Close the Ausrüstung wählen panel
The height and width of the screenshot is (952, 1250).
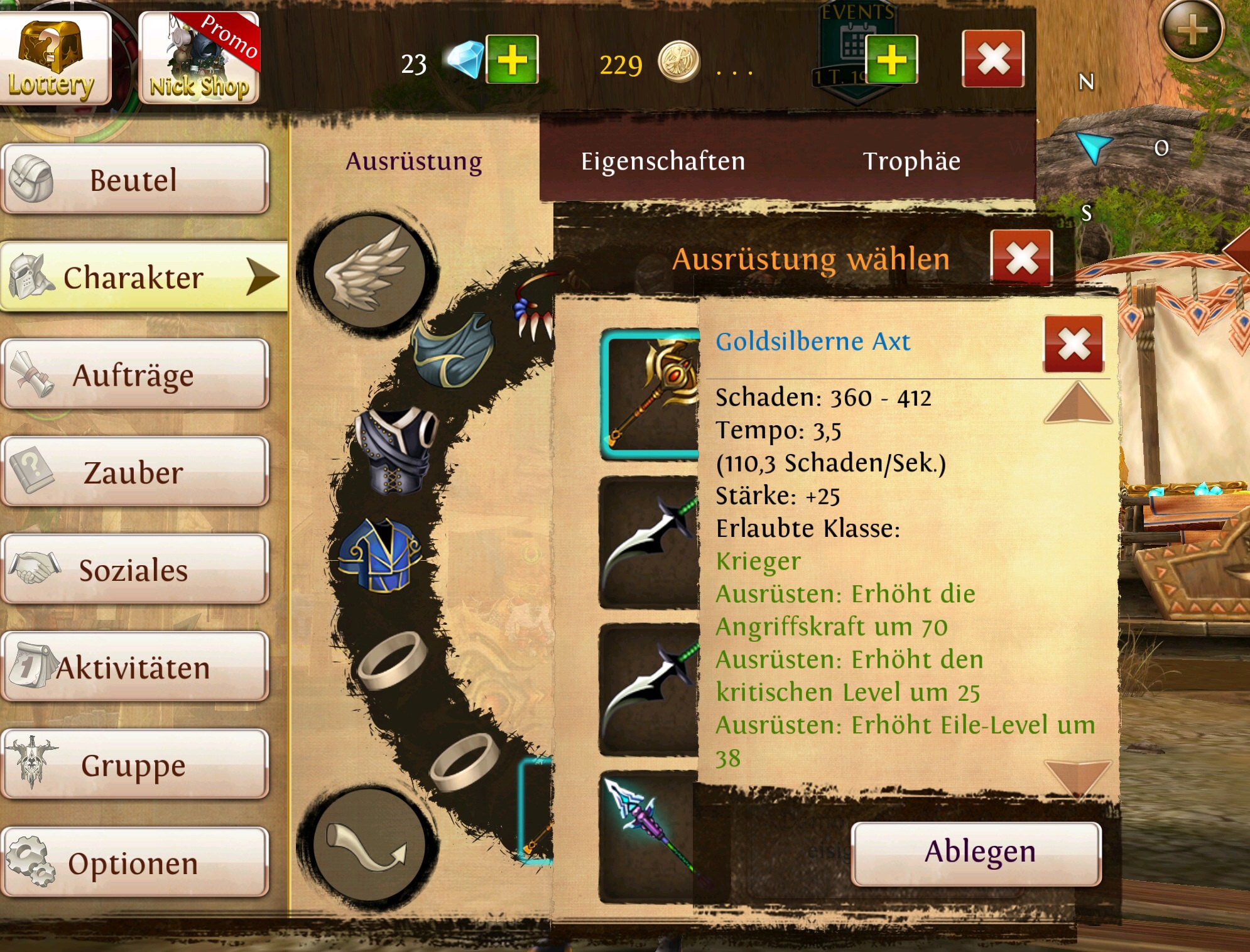point(1021,258)
